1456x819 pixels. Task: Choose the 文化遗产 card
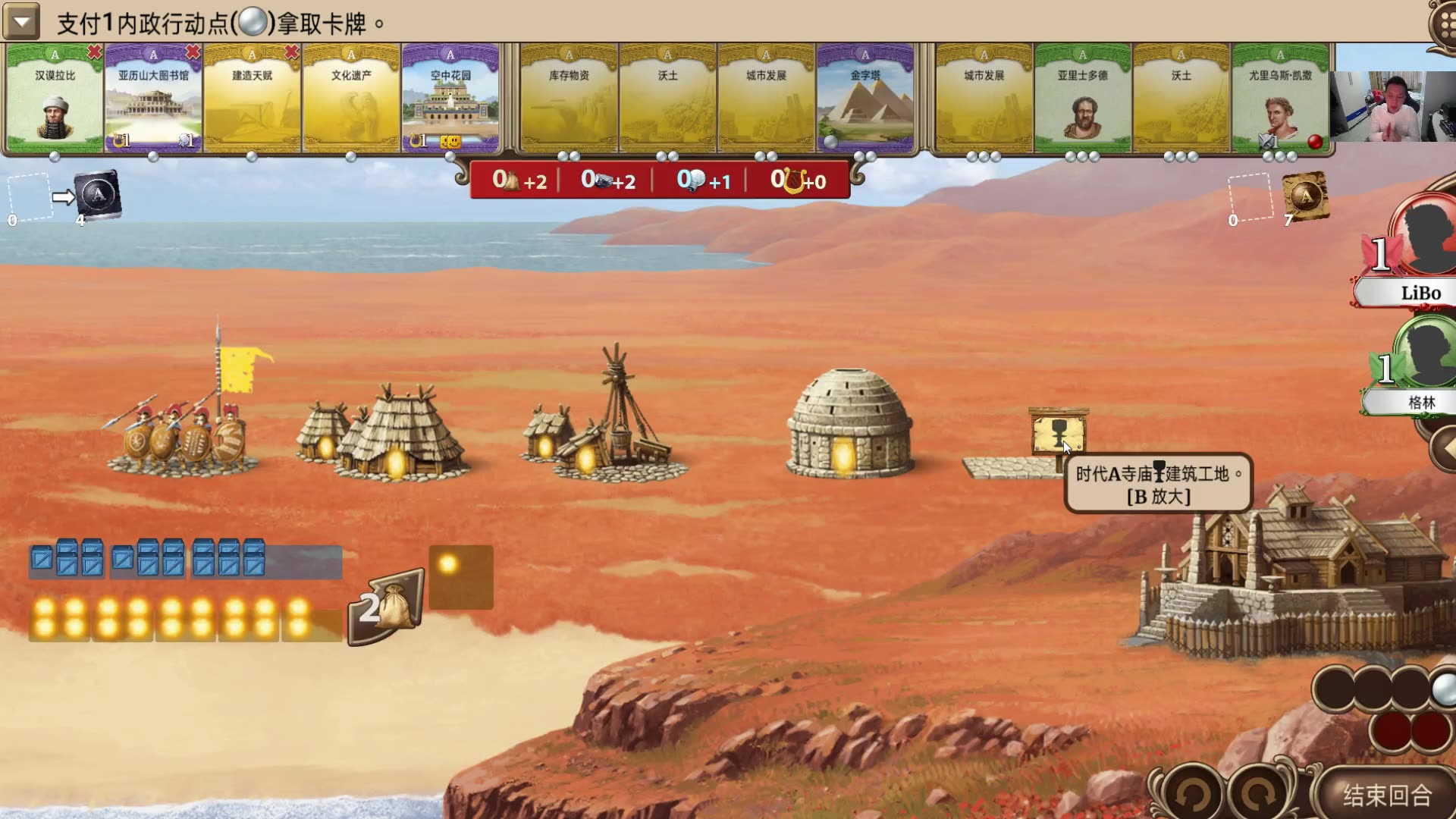[351, 99]
